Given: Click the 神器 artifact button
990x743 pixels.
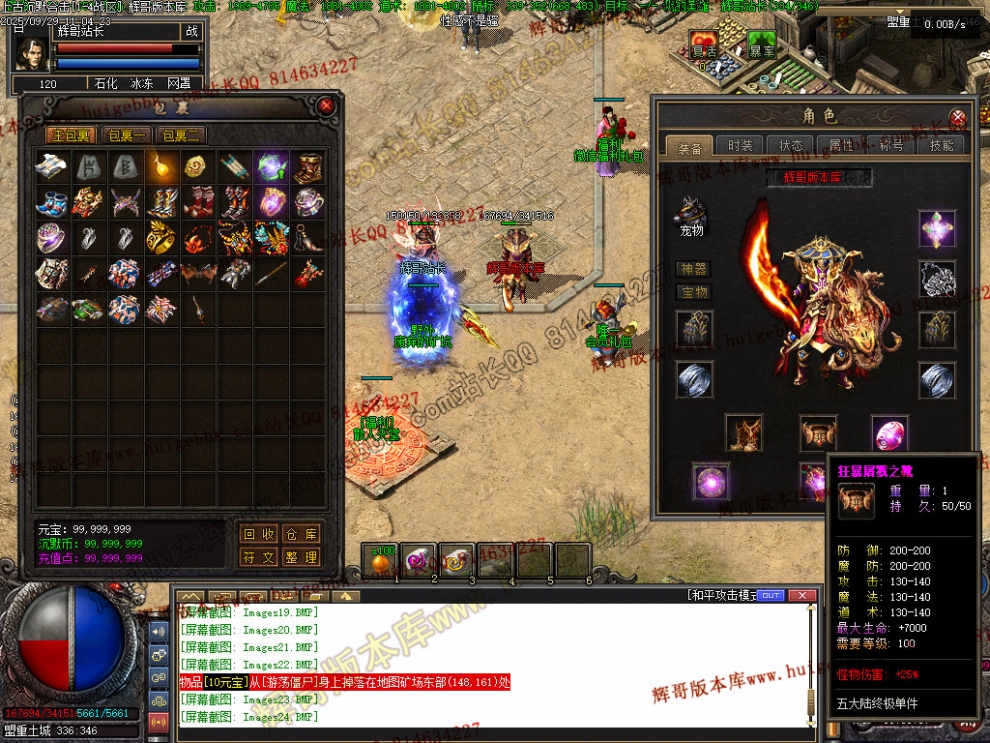Looking at the screenshot, I should coord(693,269).
